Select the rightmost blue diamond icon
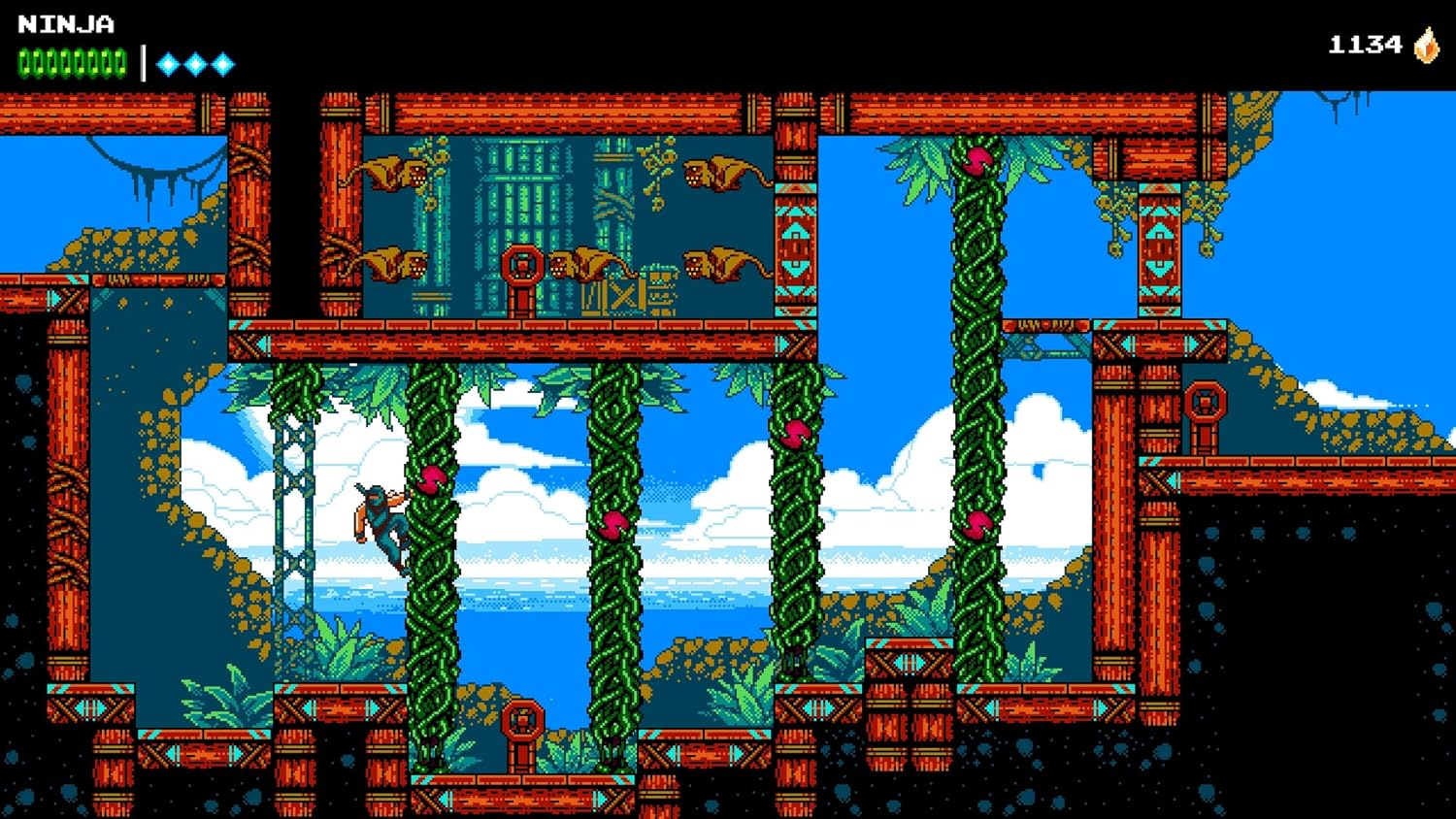 [223, 62]
